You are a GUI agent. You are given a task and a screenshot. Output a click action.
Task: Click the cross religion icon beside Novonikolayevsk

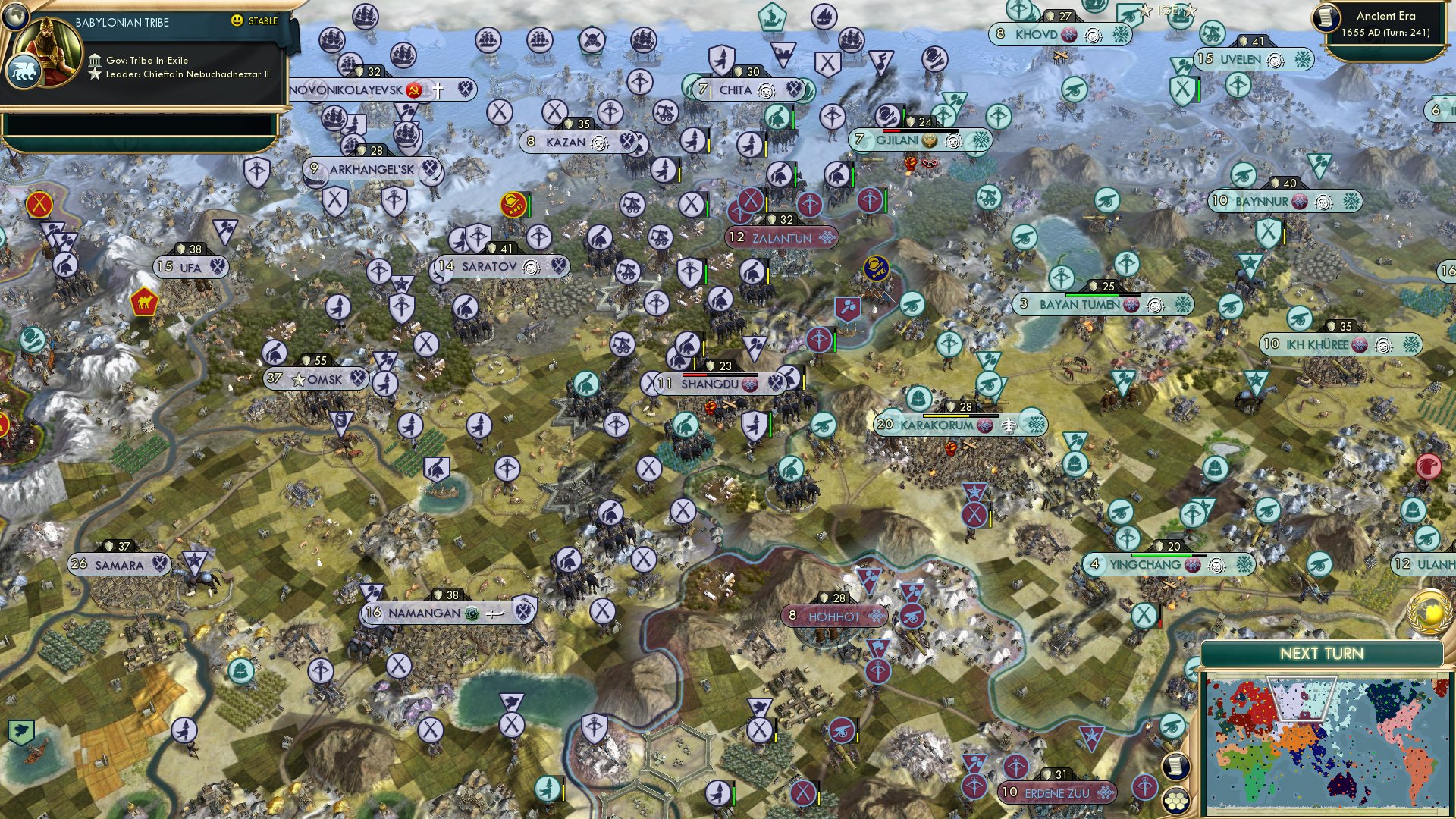pyautogui.click(x=438, y=89)
